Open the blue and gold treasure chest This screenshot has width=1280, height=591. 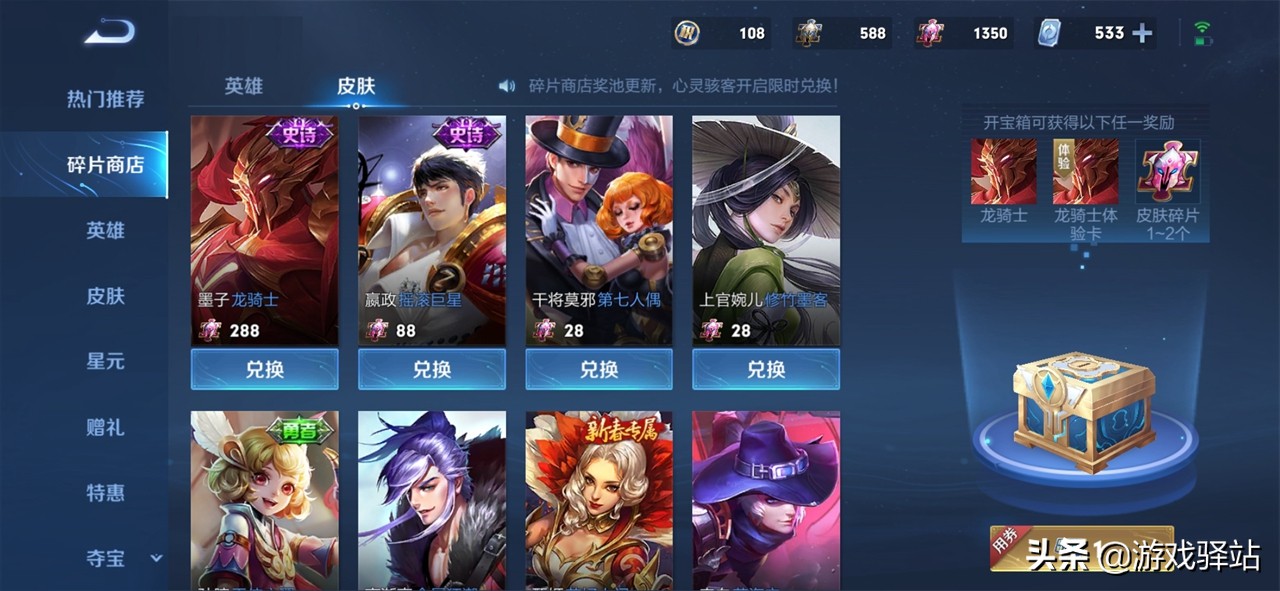click(1083, 406)
